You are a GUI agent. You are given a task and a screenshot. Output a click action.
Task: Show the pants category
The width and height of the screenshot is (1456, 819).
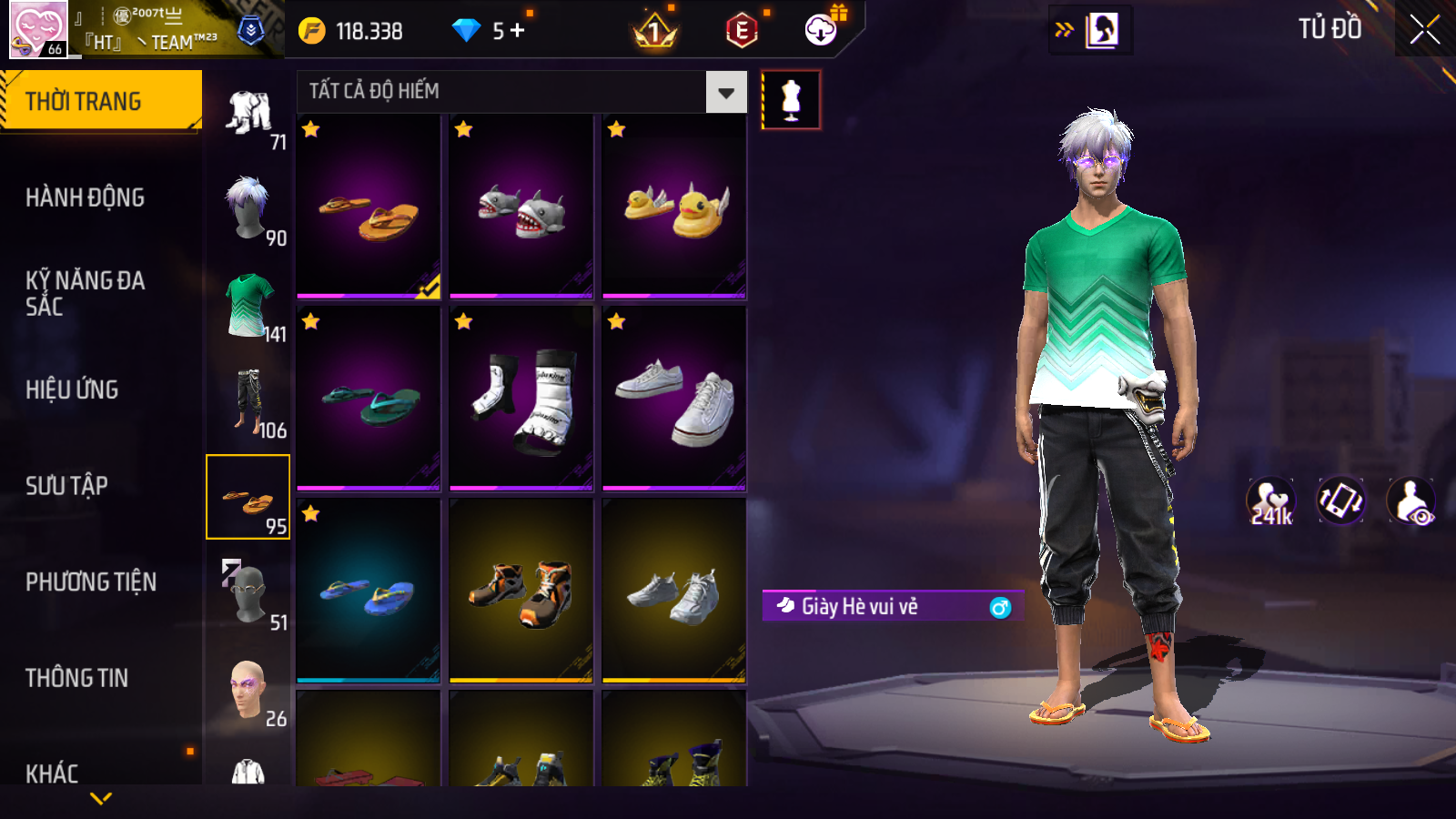(x=248, y=400)
